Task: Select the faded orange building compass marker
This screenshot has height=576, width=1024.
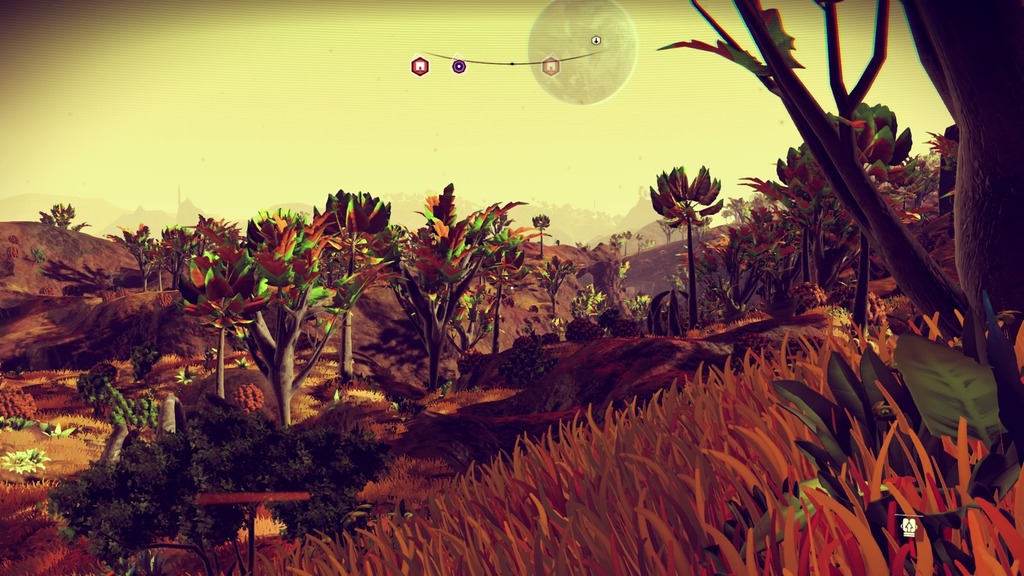Action: click(x=550, y=66)
